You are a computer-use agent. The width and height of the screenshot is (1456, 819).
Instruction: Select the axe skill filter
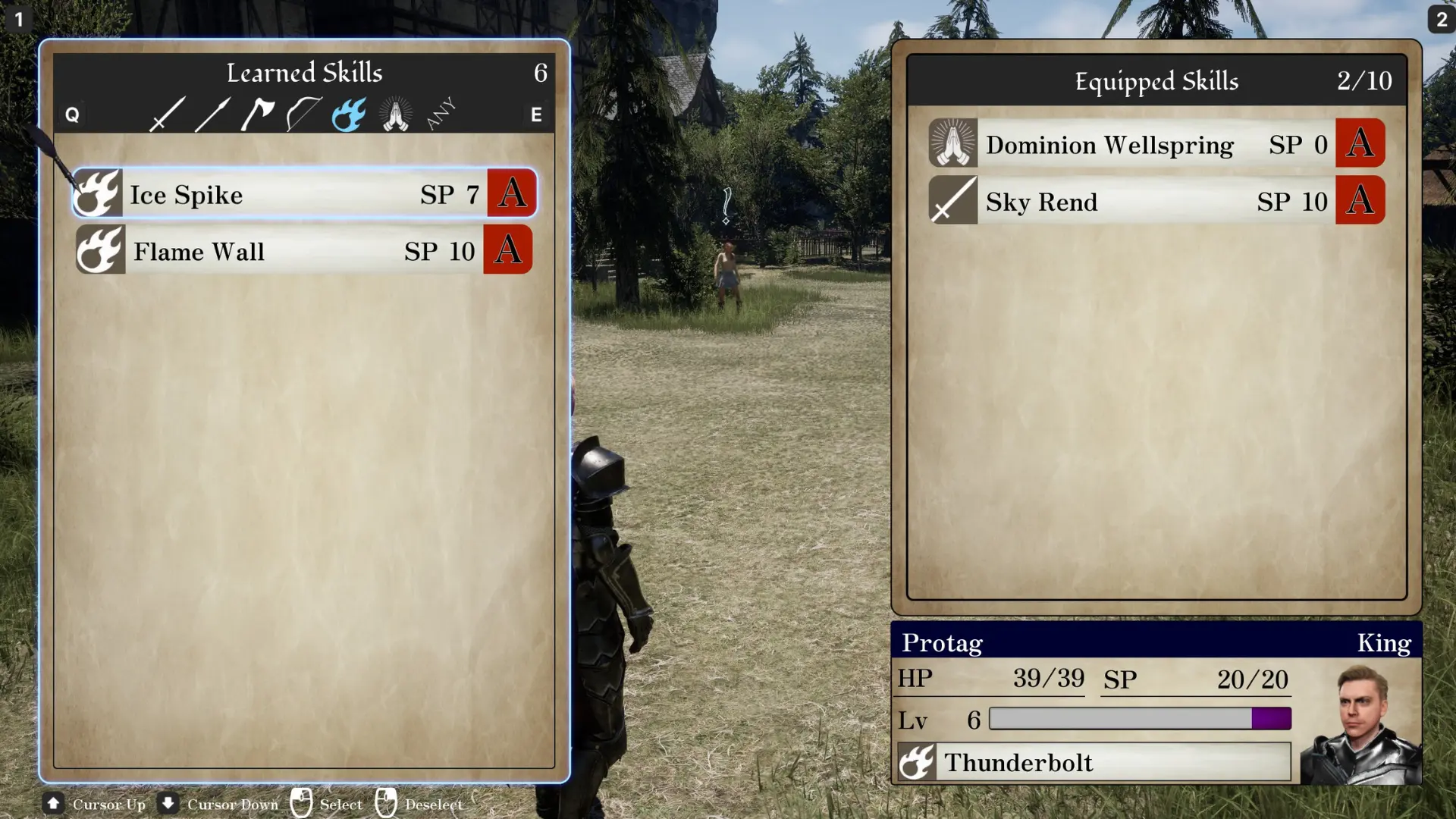[256, 113]
